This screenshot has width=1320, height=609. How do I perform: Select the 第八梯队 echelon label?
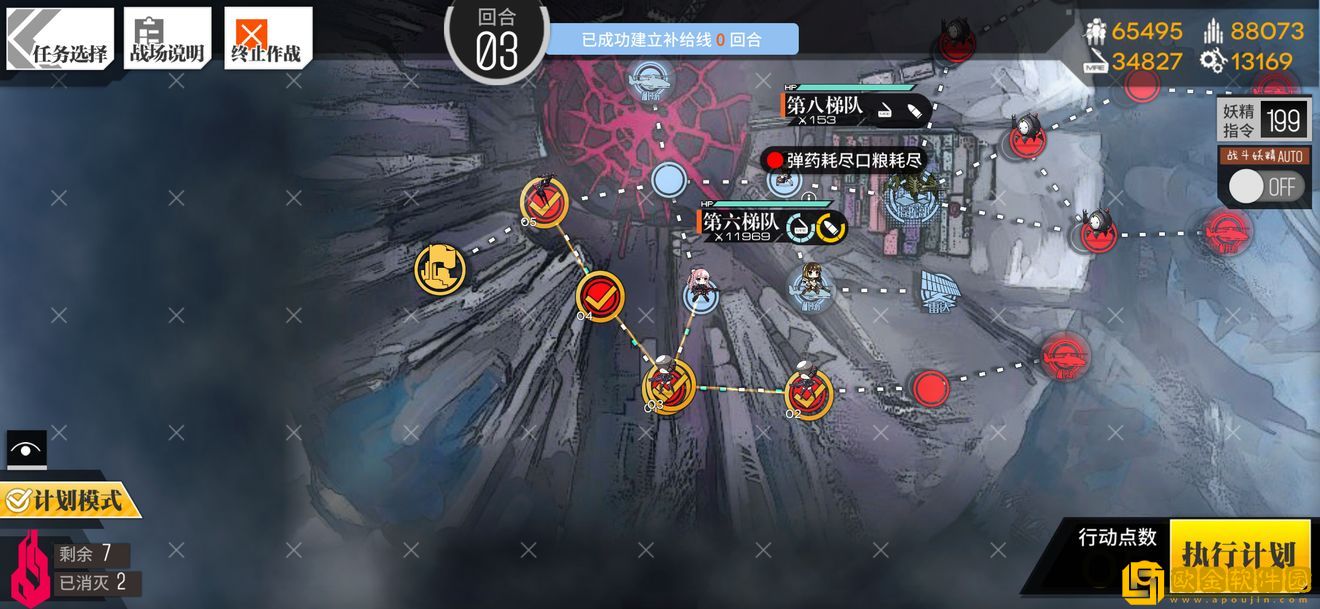825,107
